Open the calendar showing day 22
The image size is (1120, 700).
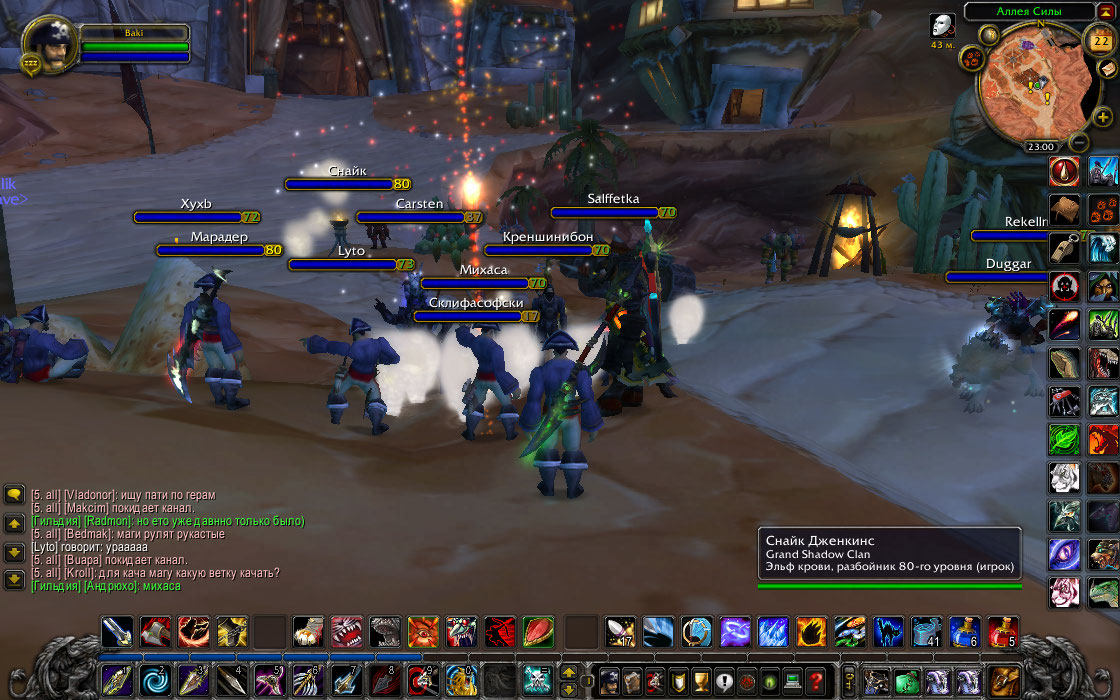click(x=1098, y=40)
